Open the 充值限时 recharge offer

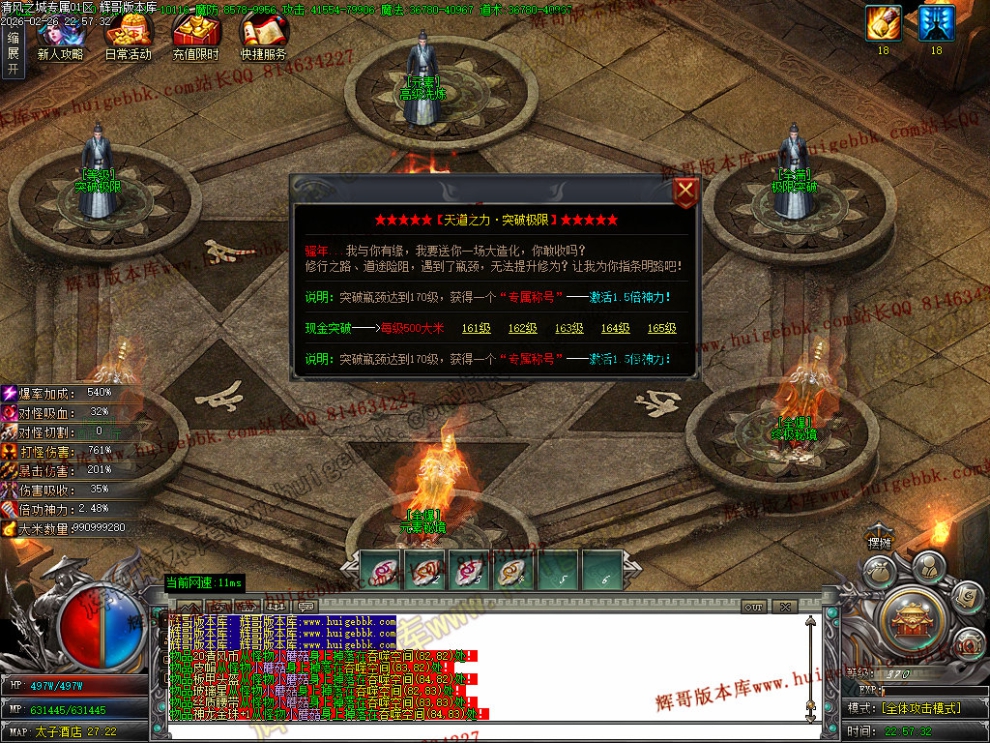(195, 38)
